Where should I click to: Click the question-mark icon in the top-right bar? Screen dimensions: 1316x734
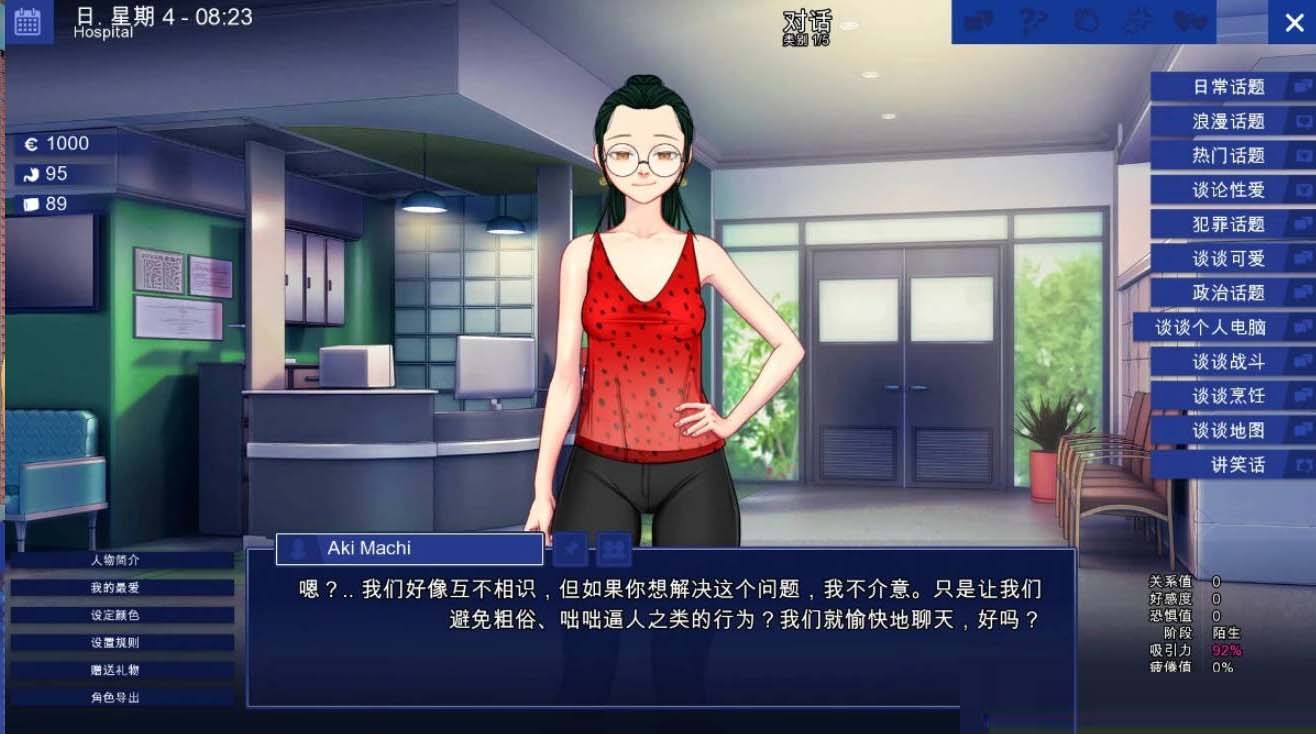tap(1030, 22)
